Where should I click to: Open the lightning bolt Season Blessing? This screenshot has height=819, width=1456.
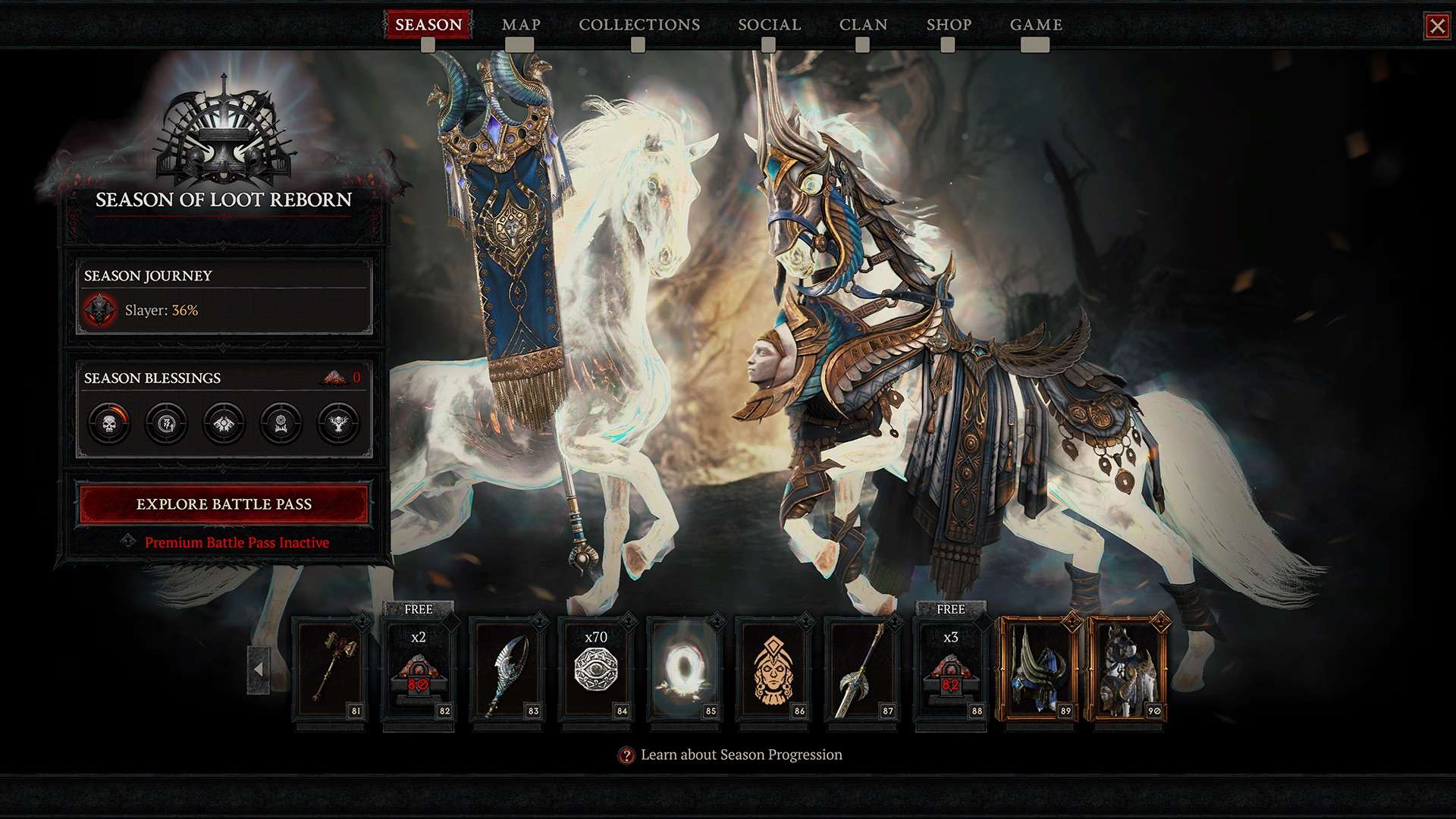[165, 423]
